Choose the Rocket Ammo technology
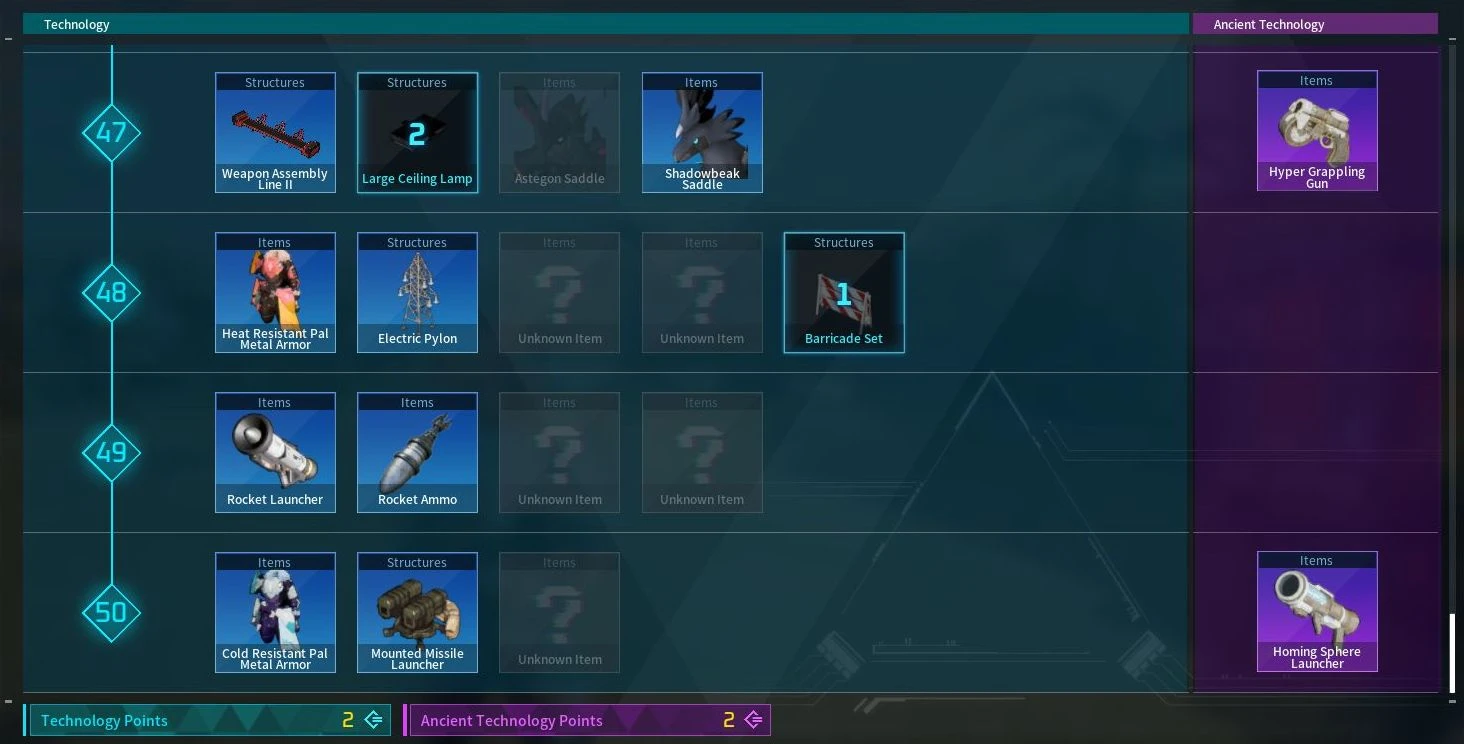1464x744 pixels. click(417, 452)
